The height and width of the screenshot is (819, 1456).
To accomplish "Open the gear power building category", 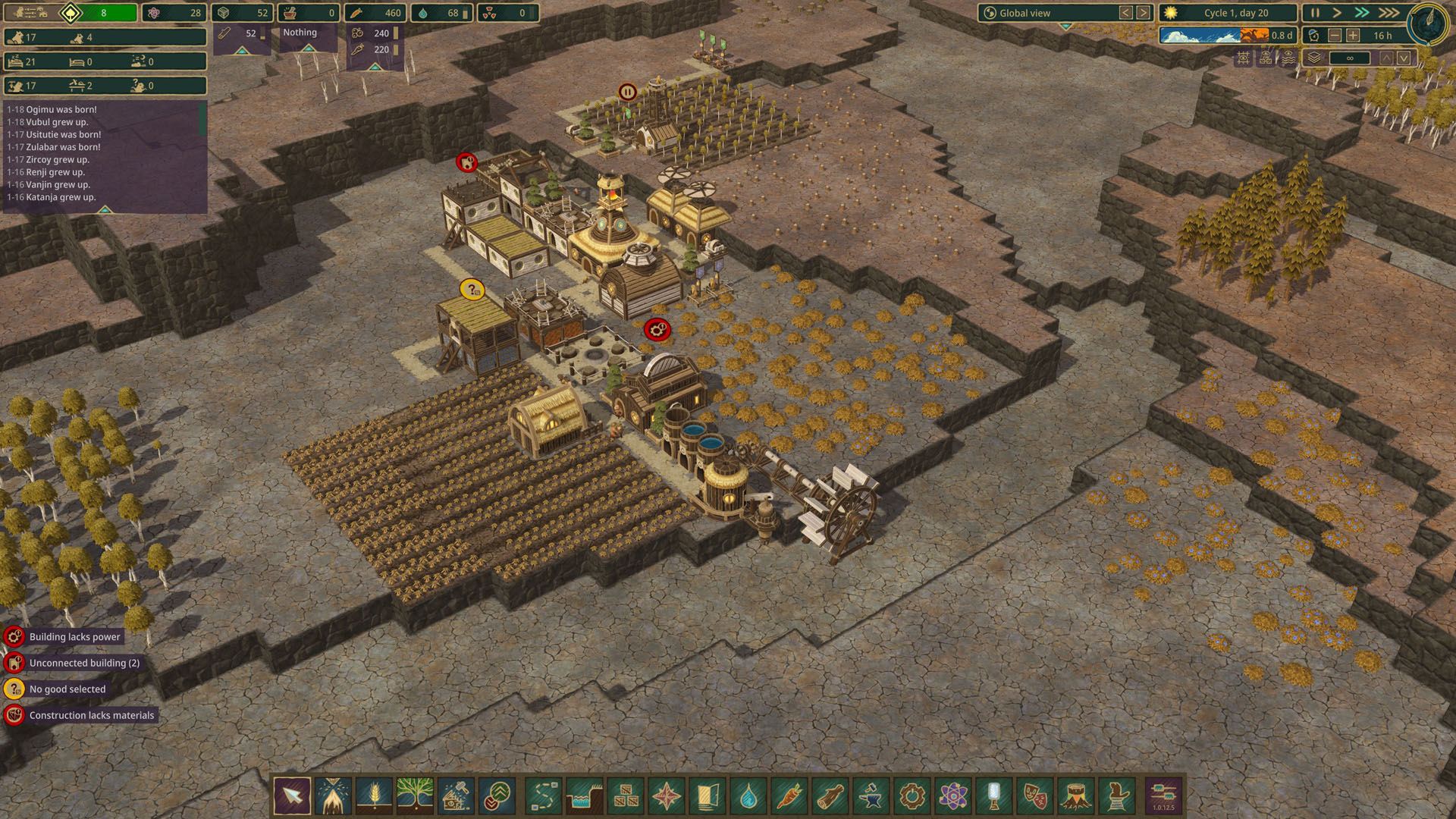I will [912, 796].
